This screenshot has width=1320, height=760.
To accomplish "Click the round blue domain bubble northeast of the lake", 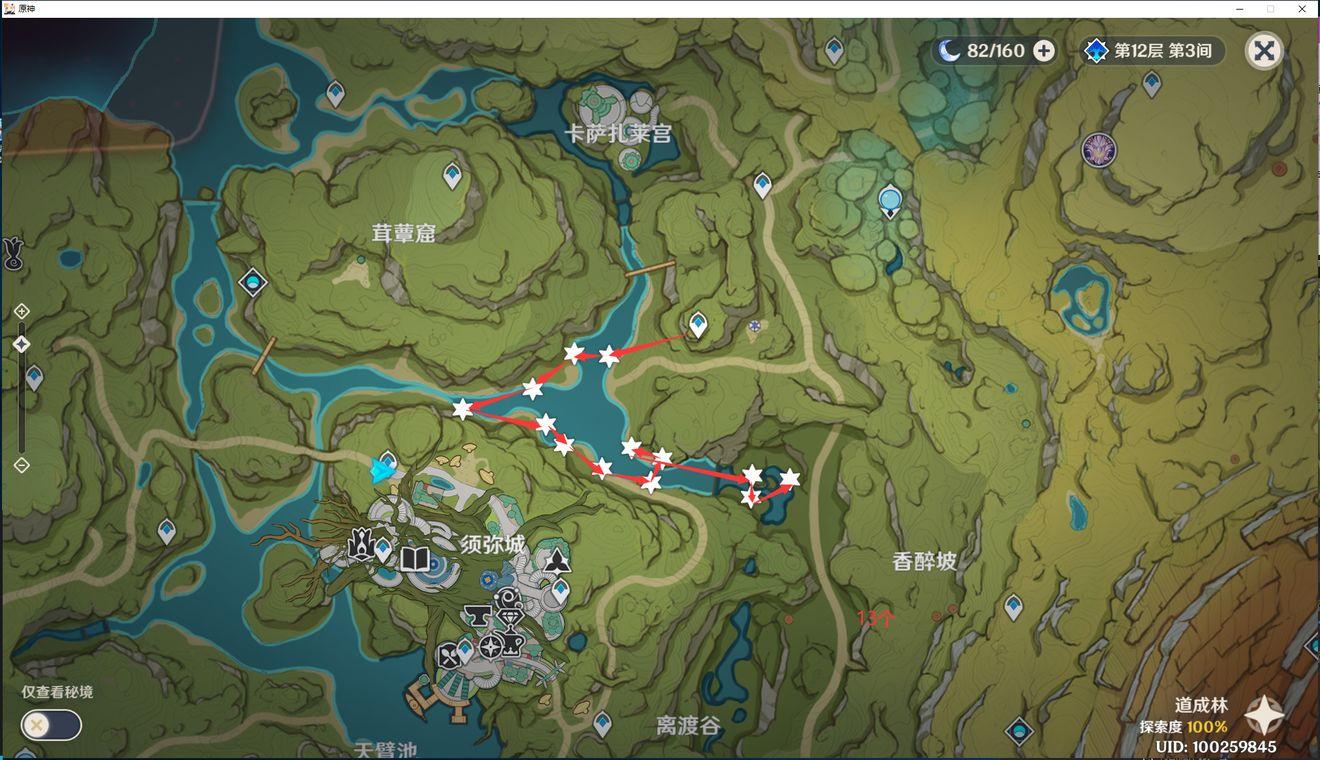I will (x=889, y=199).
